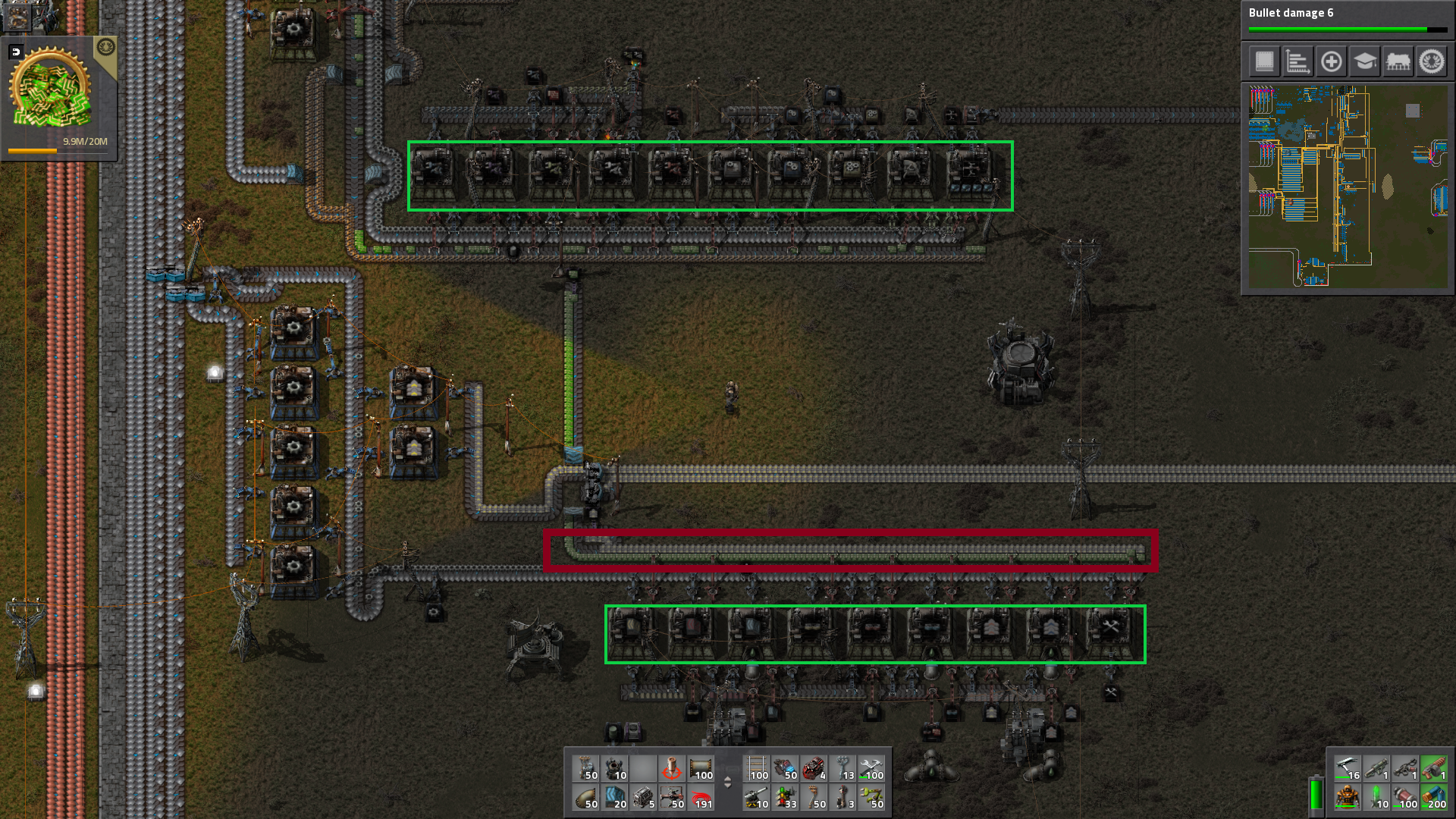
Task: Click the circled plus bonuses button
Action: point(1331,61)
